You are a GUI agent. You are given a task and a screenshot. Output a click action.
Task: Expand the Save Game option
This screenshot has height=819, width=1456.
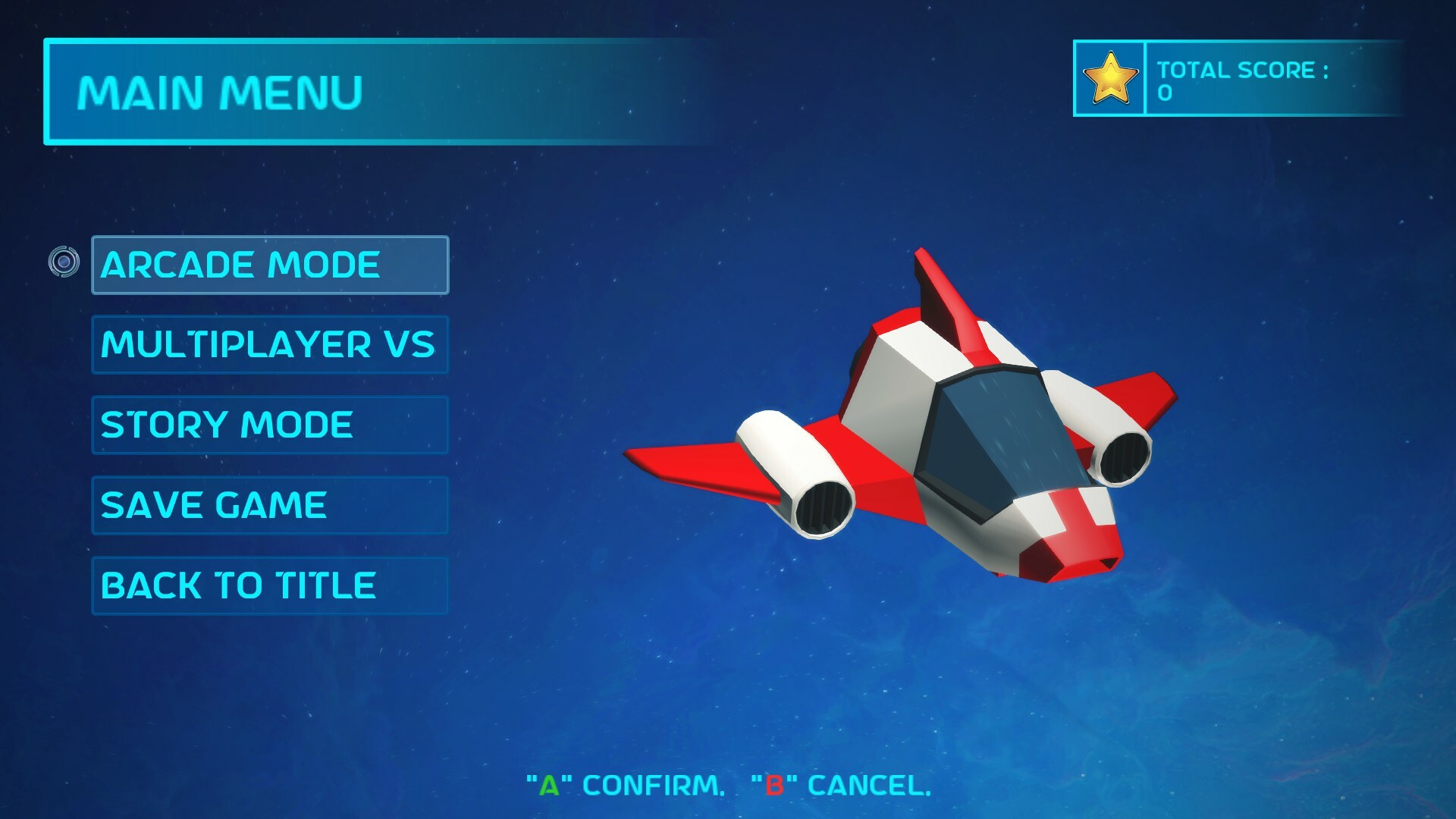coord(269,504)
